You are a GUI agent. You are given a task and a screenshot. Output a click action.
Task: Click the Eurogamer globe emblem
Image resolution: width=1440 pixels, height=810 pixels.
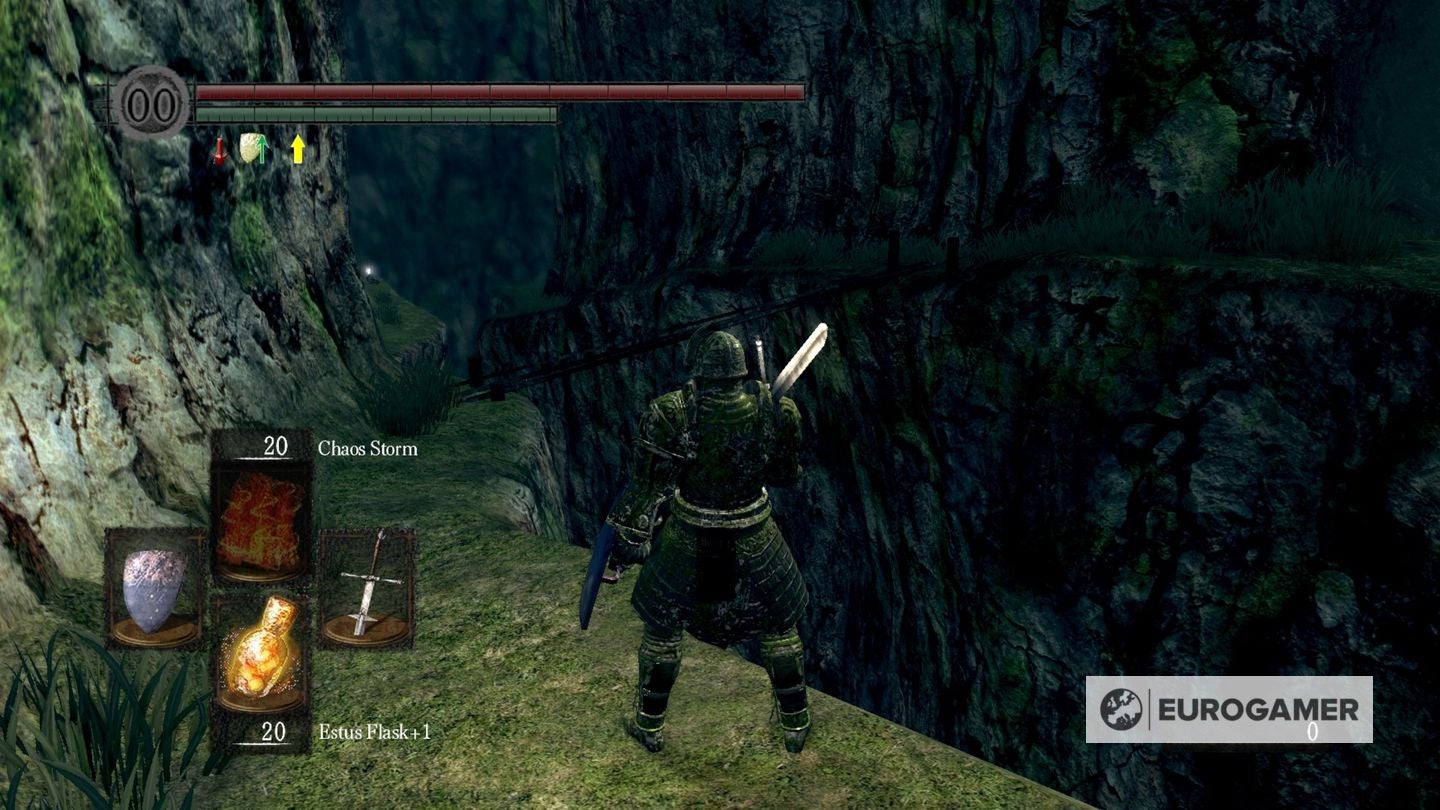coord(1123,707)
